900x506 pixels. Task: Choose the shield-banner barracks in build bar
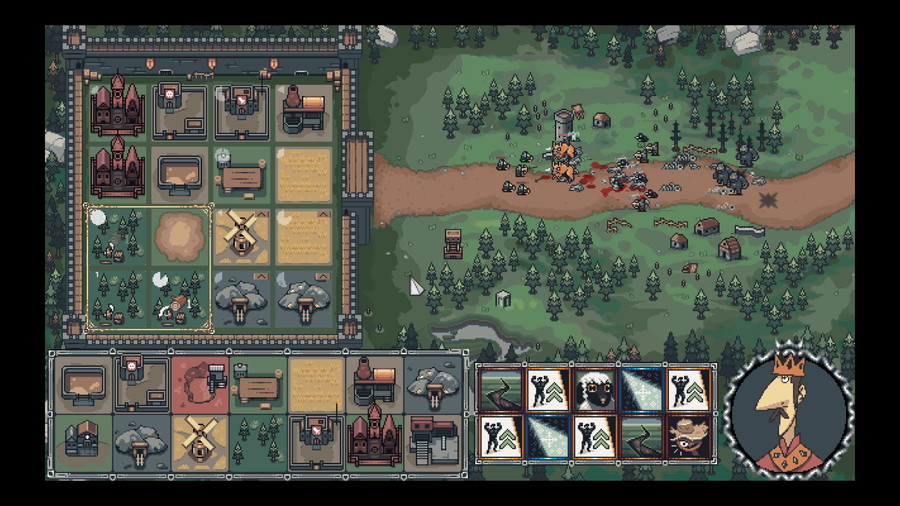[x=316, y=440]
